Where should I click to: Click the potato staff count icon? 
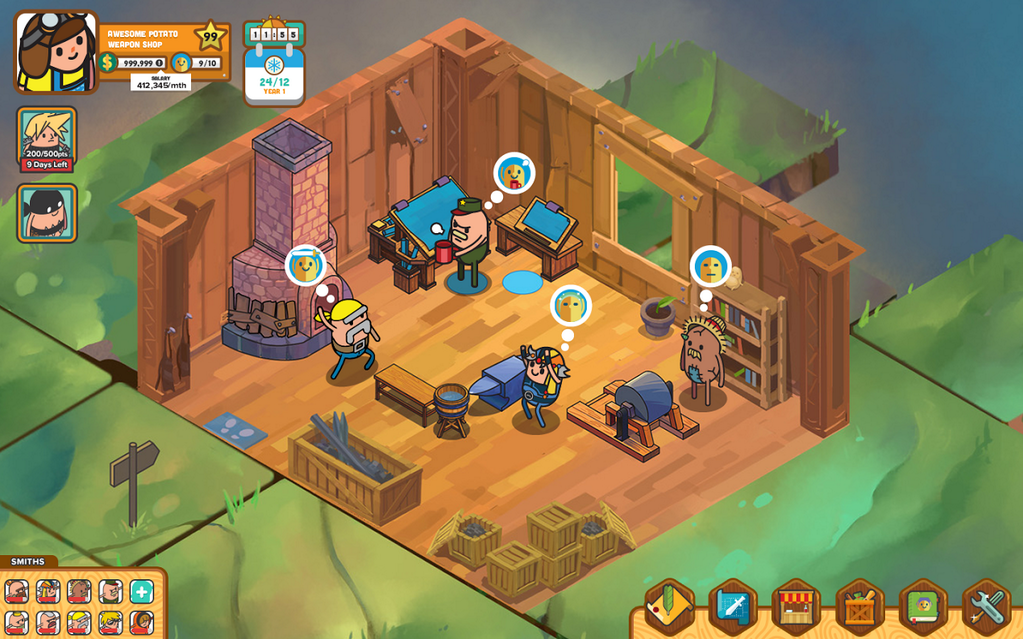[180, 63]
